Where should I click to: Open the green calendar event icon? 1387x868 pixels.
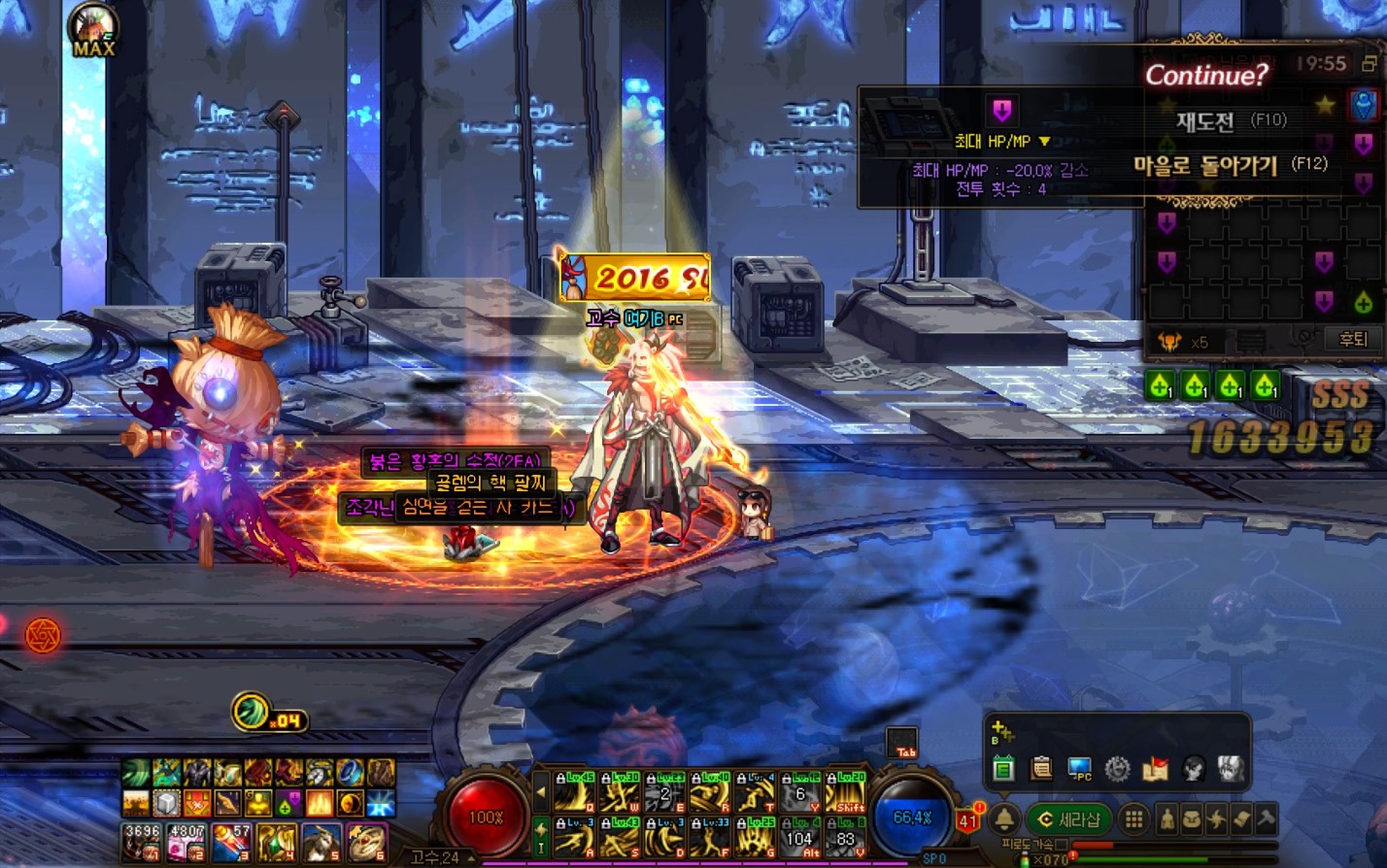1003,769
